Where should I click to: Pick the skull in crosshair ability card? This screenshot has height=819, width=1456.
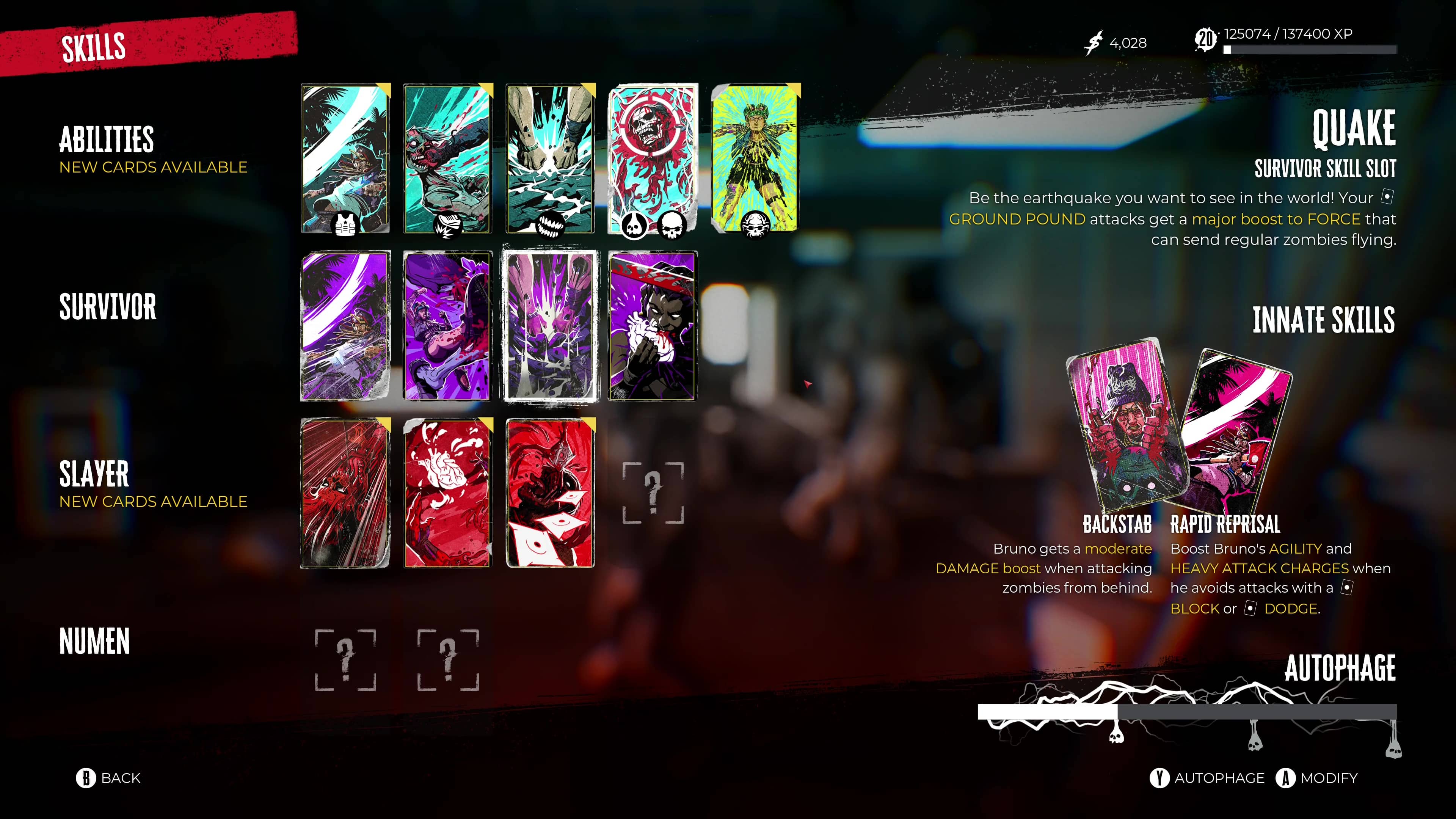652,158
